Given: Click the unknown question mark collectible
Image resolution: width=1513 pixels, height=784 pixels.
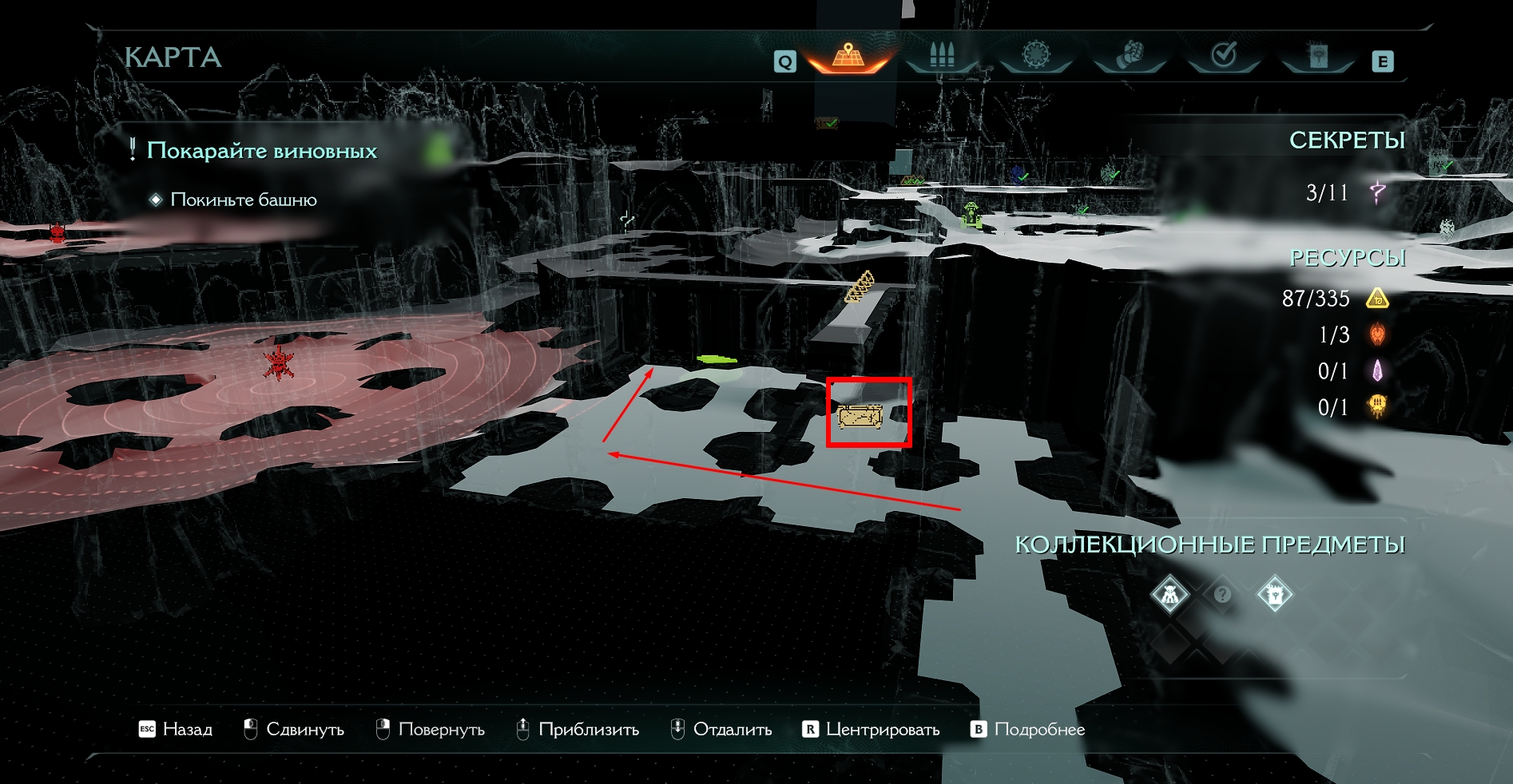Looking at the screenshot, I should click(1222, 595).
